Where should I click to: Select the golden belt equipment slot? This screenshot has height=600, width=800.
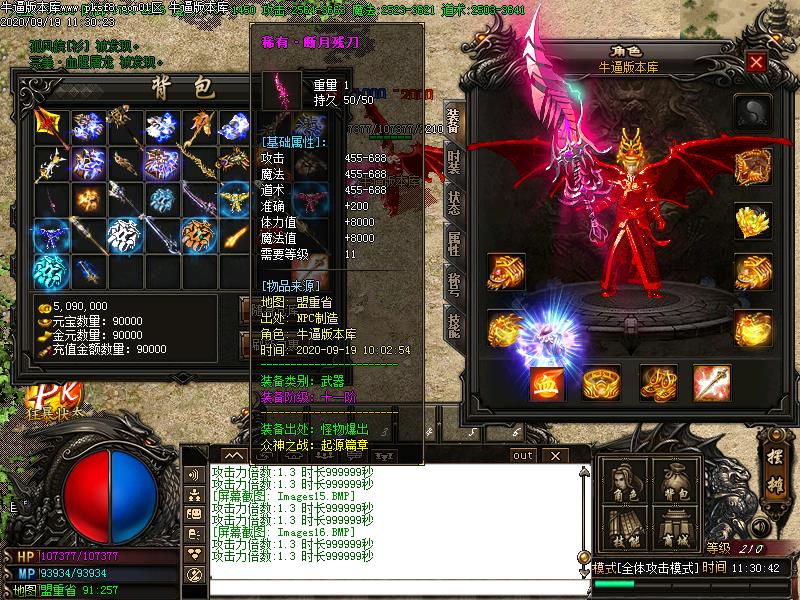tap(602, 381)
